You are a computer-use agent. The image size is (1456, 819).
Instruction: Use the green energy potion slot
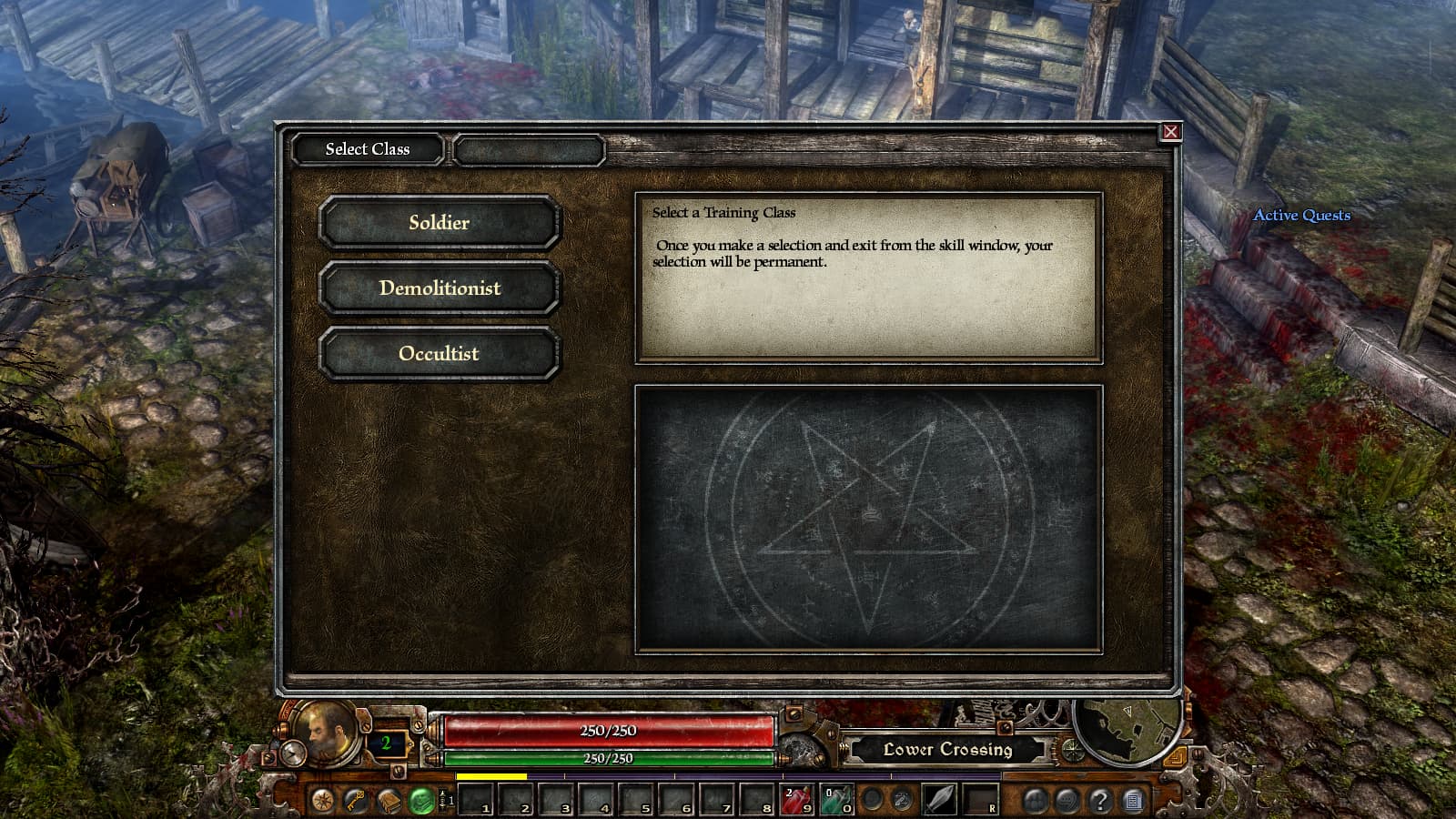(836, 800)
